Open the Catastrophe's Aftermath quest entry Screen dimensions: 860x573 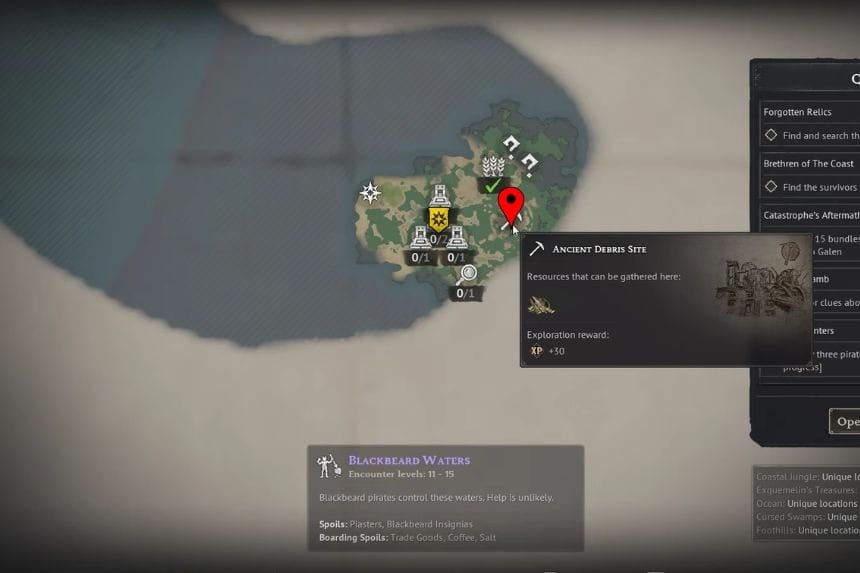click(x=808, y=215)
